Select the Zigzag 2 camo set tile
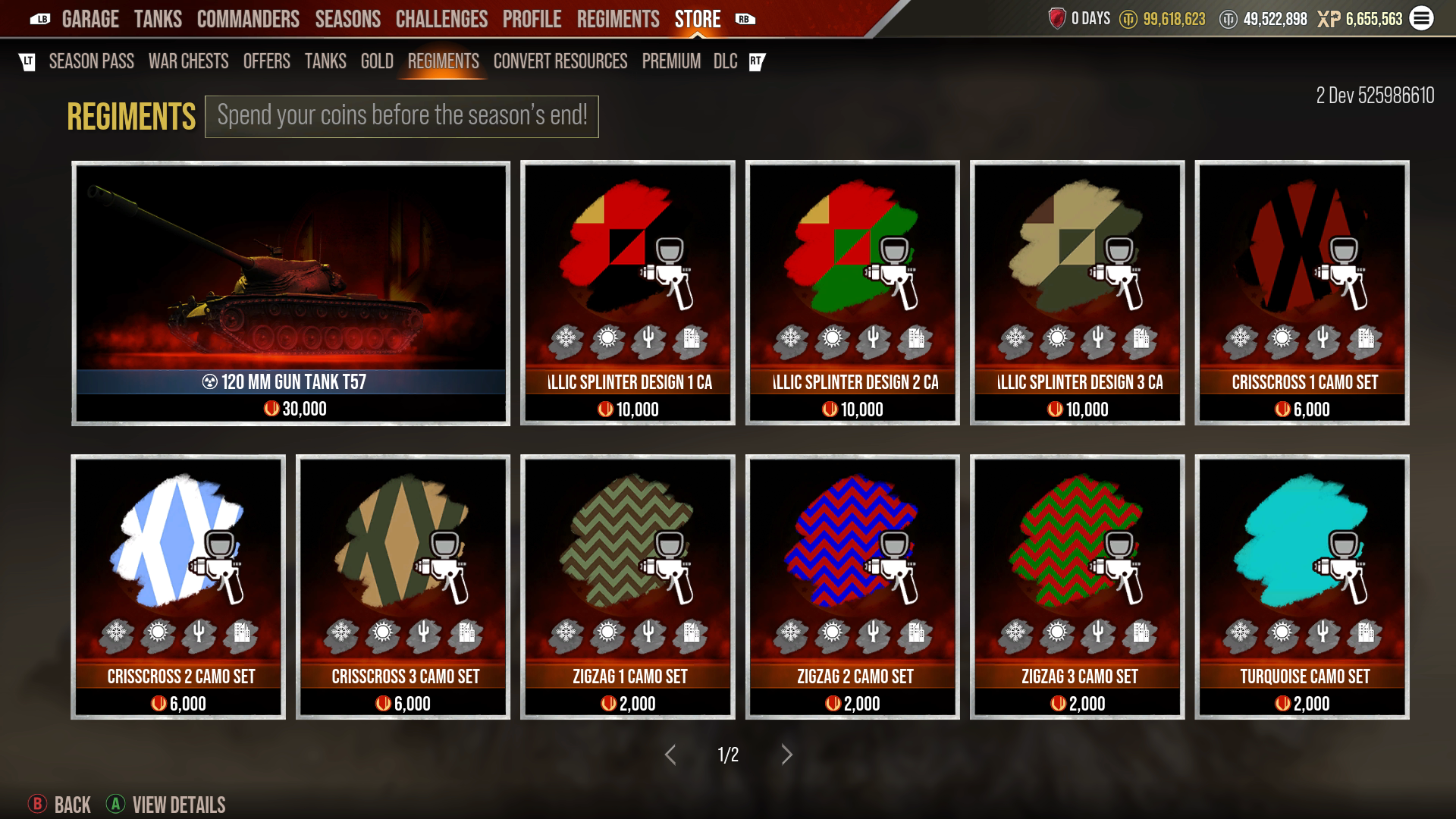 (x=851, y=584)
